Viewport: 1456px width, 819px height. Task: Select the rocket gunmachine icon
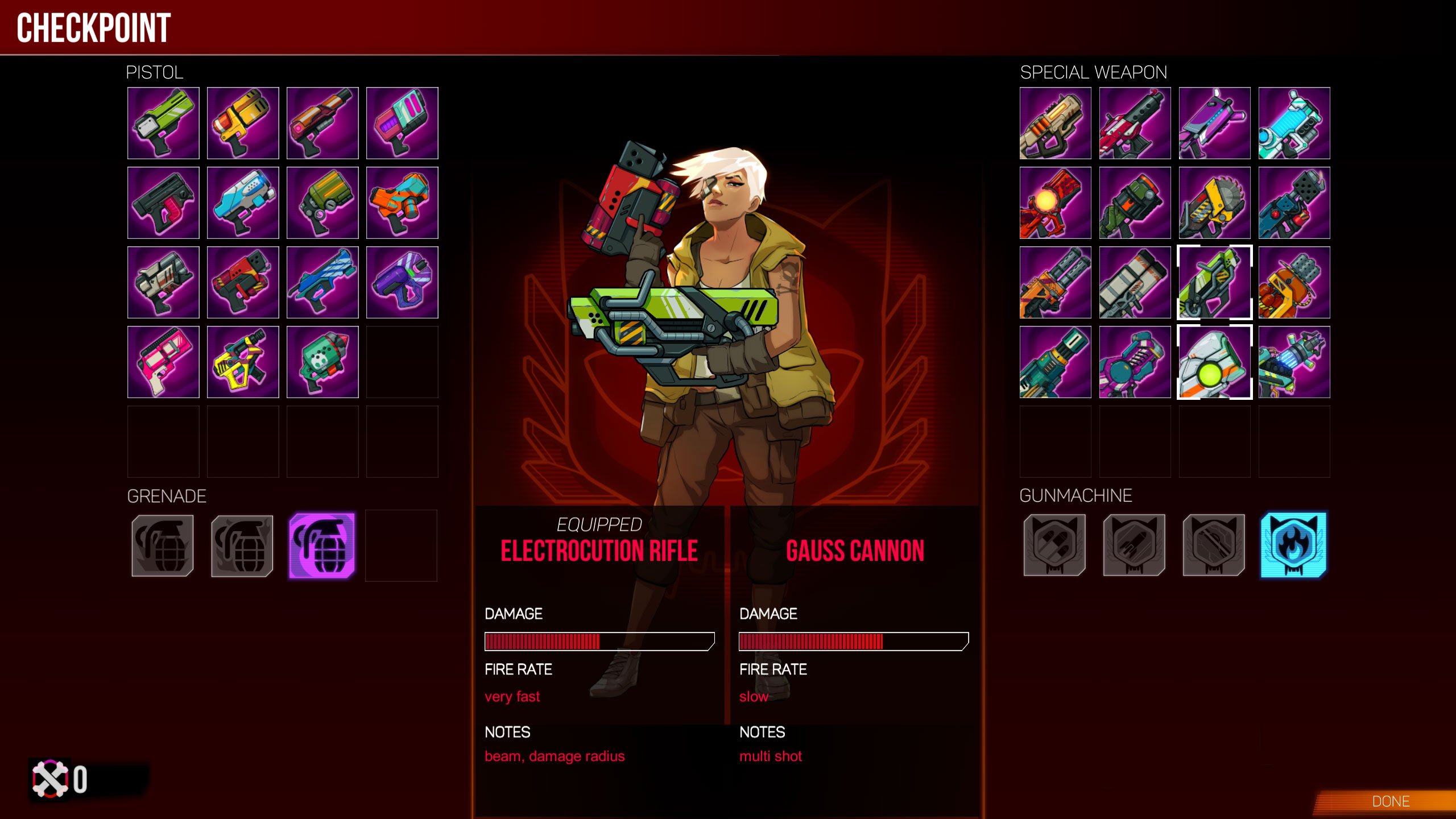tap(1135, 545)
